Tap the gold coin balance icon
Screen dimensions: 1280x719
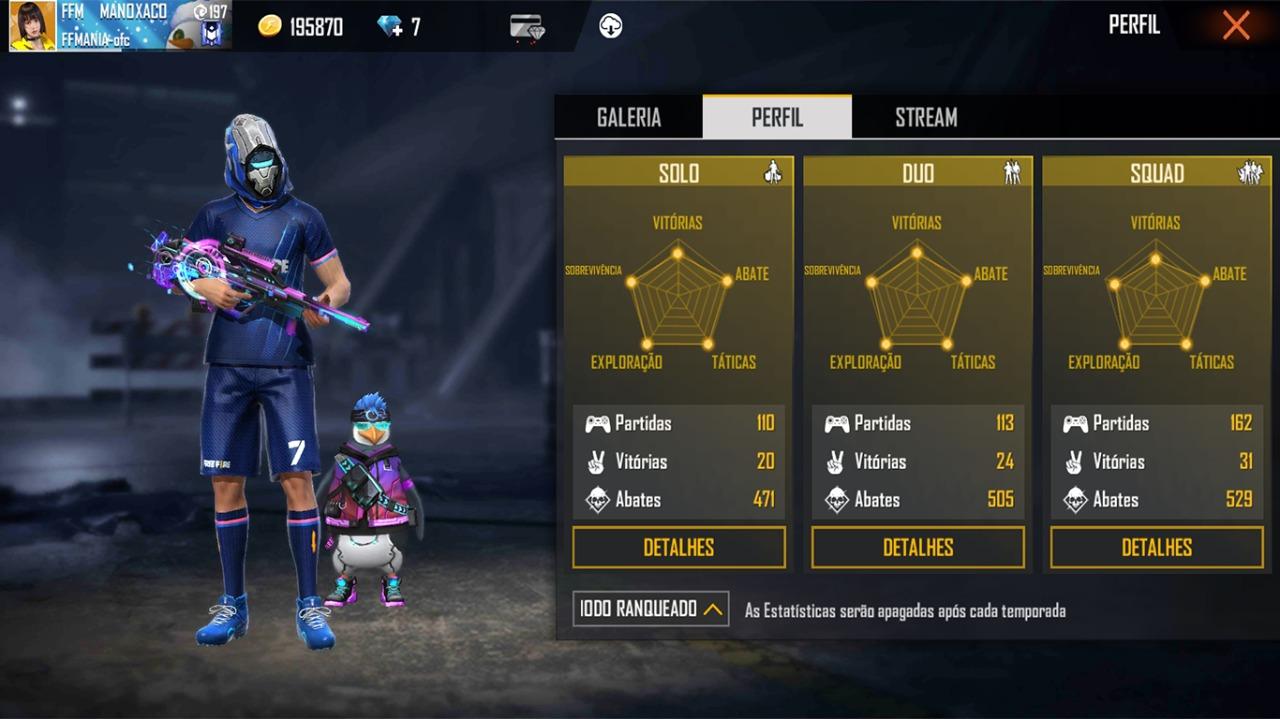270,27
